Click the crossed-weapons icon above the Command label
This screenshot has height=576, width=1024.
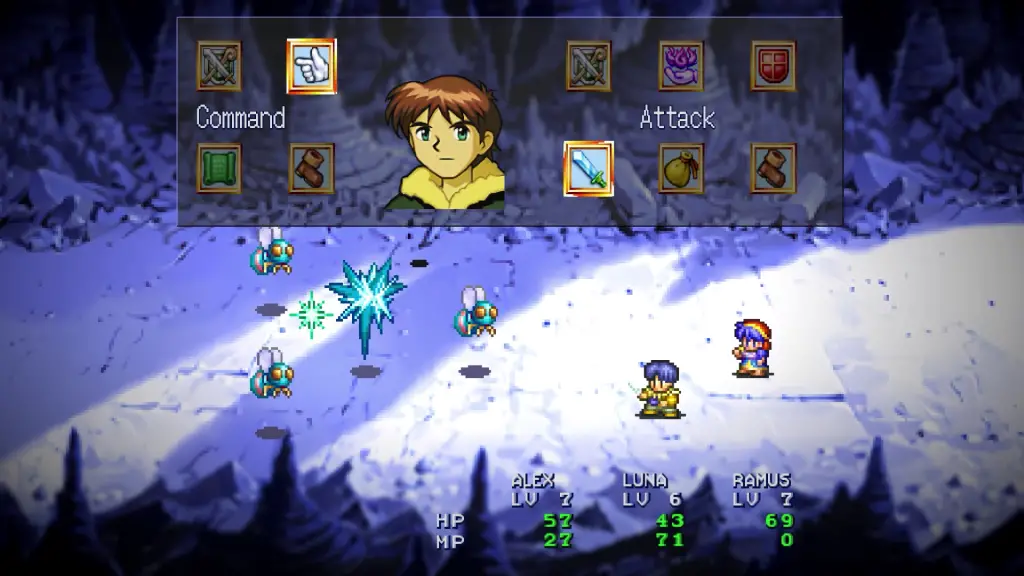point(219,66)
